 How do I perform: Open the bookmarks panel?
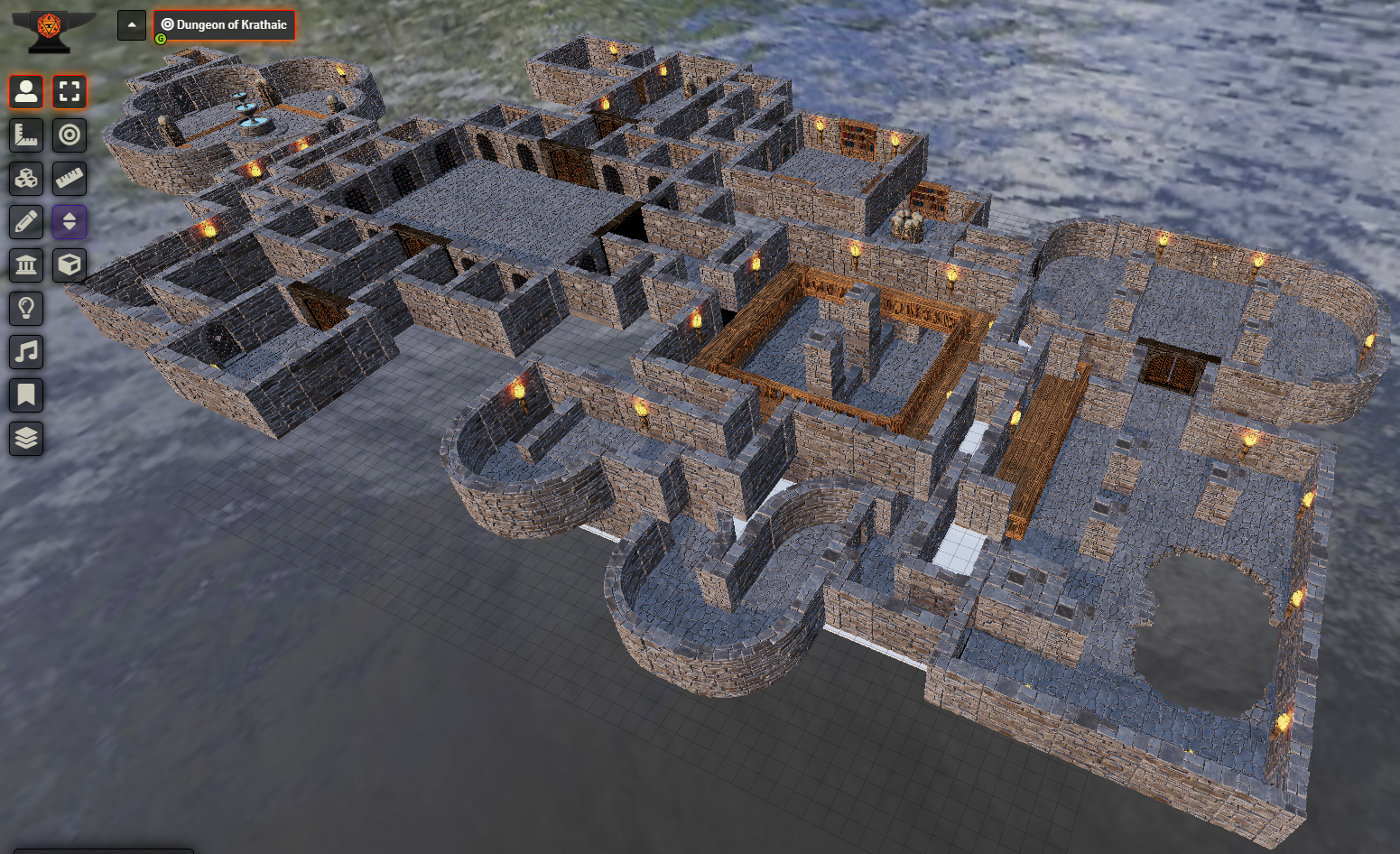(x=25, y=395)
